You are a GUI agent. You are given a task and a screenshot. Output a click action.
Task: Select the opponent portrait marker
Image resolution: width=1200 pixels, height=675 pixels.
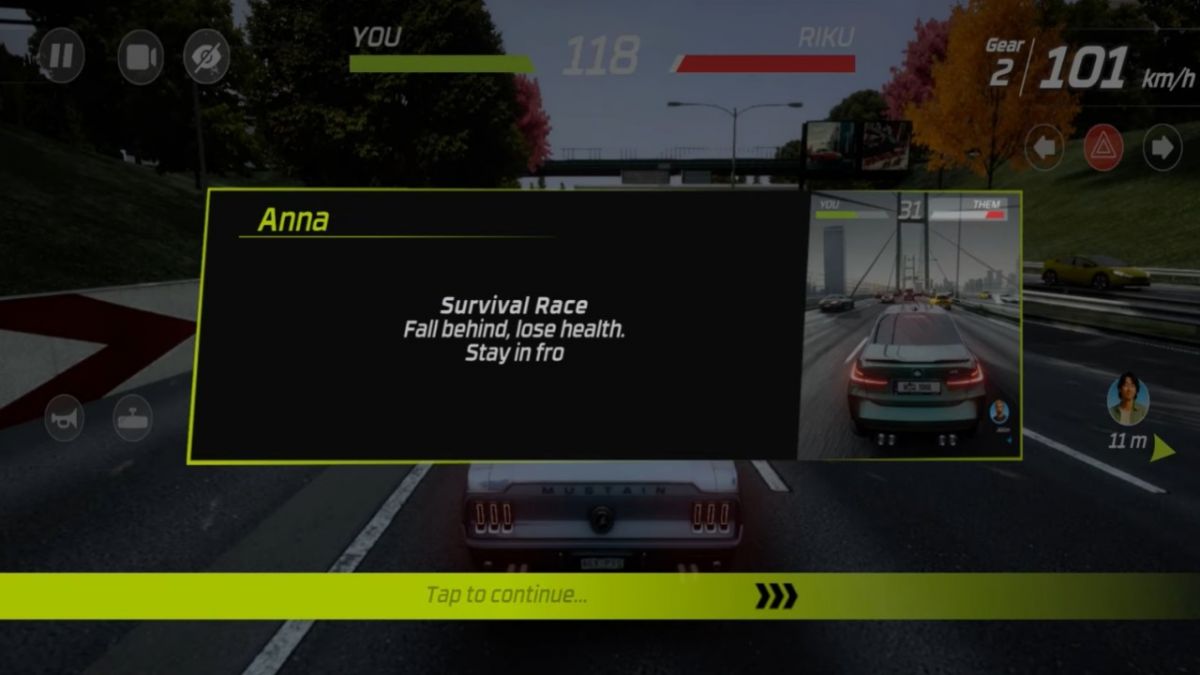(x=1128, y=400)
